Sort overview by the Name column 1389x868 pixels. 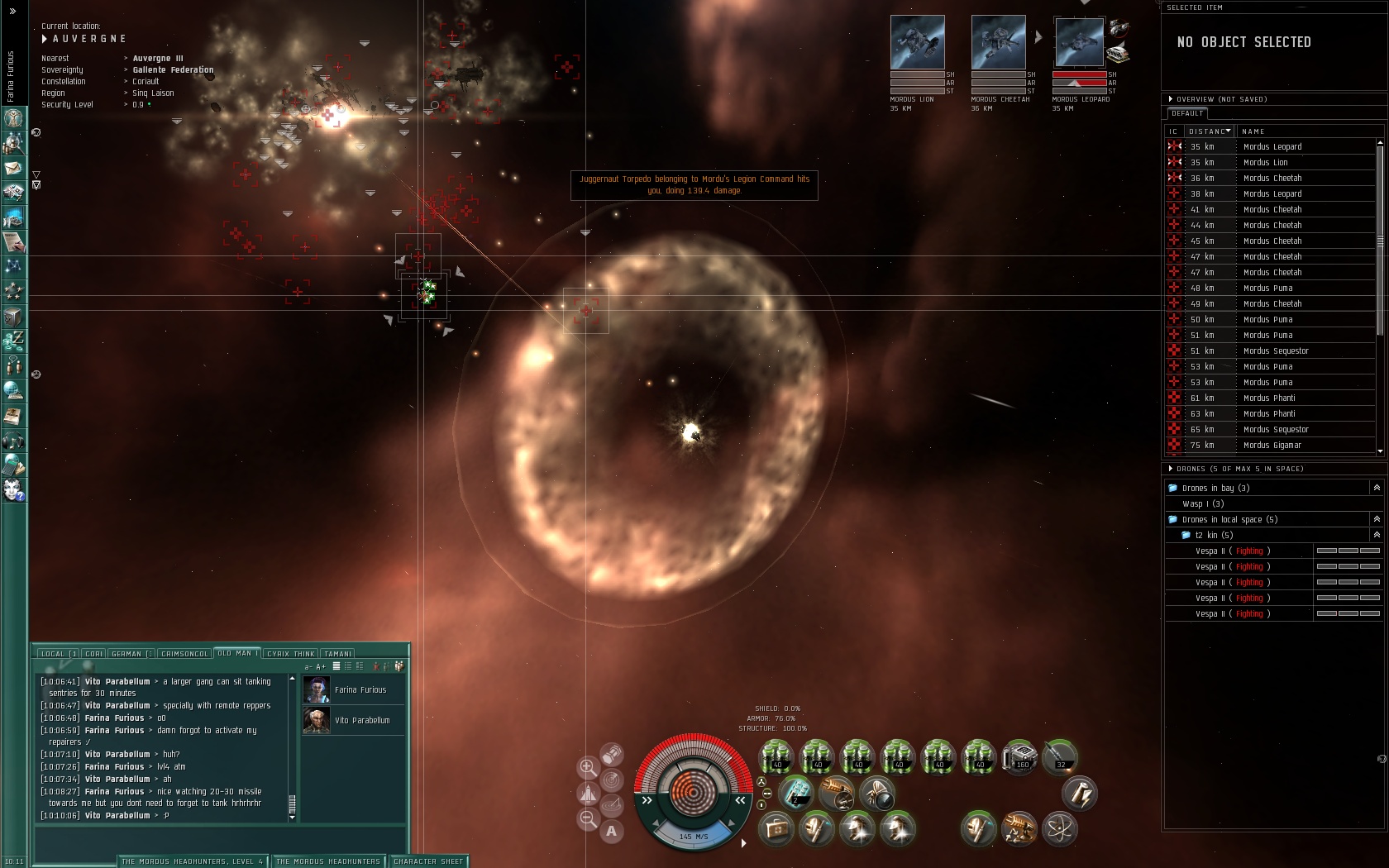1253,131
